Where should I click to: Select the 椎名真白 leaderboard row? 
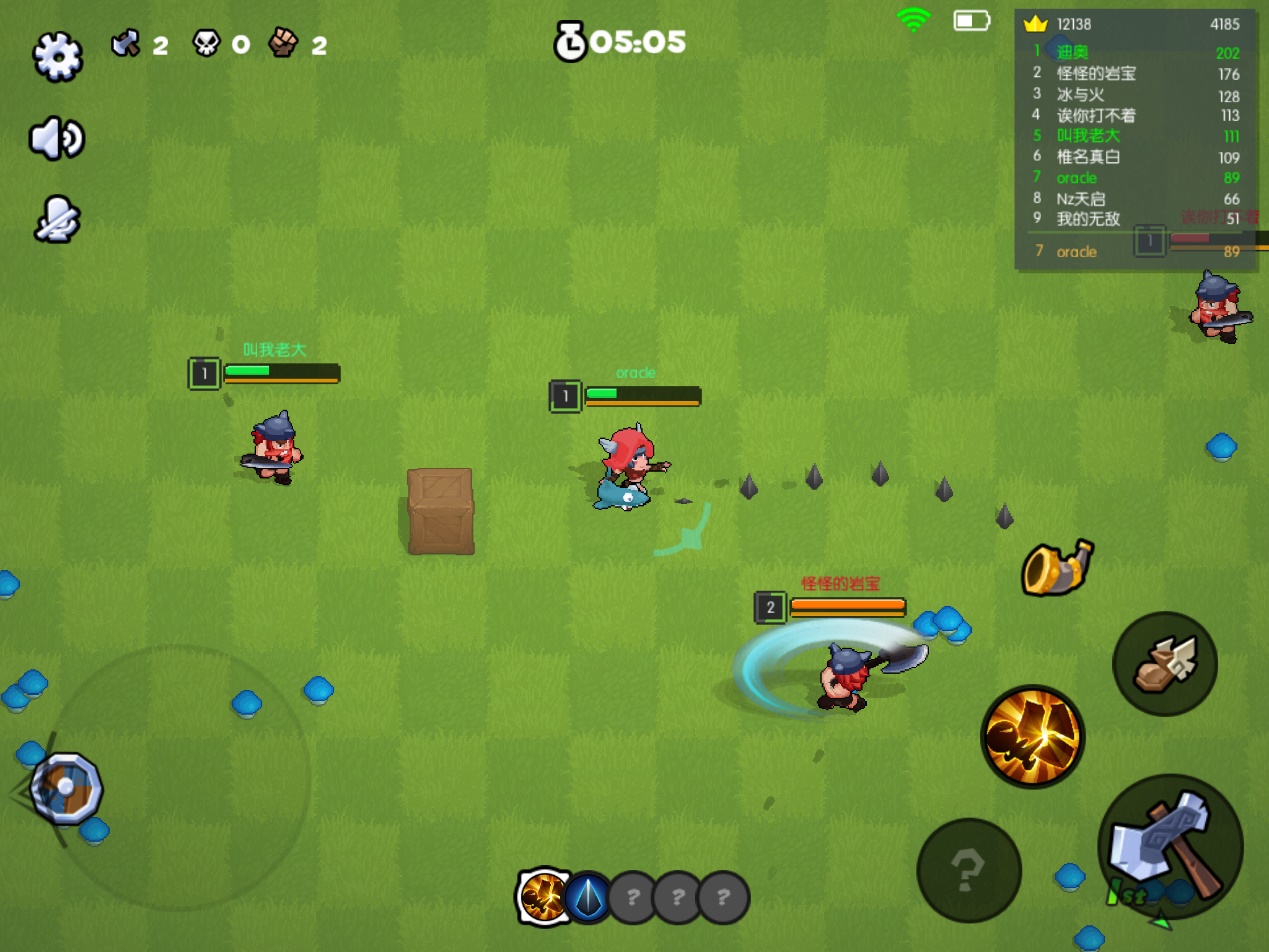point(1136,157)
